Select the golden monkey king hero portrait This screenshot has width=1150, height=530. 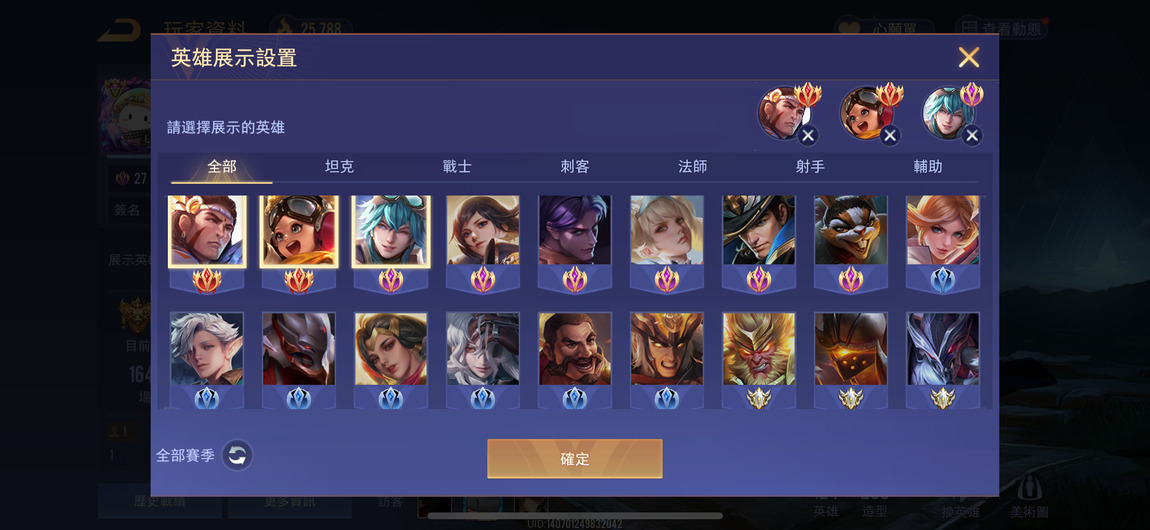pos(759,350)
